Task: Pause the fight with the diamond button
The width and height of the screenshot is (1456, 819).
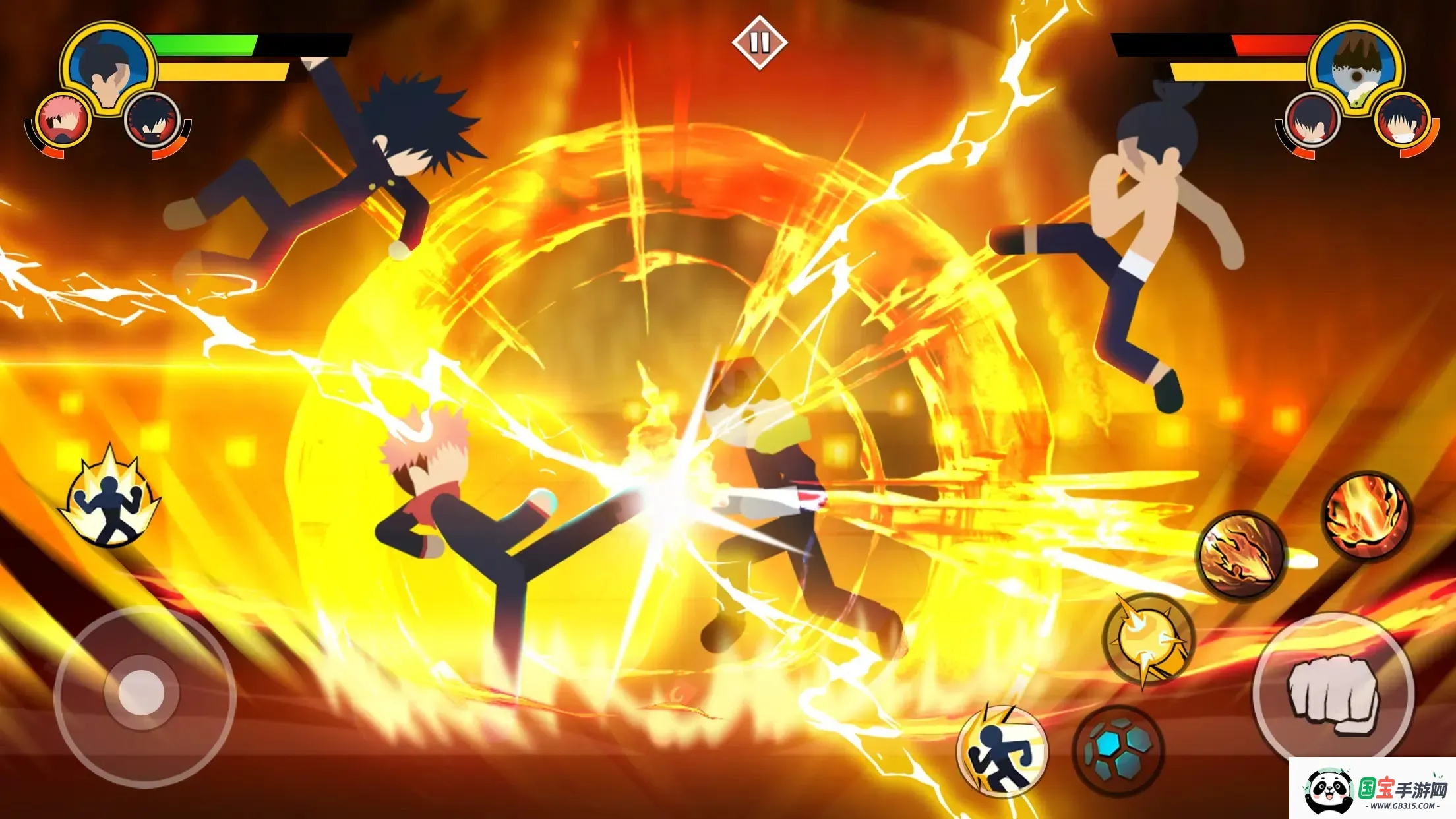Action: click(x=759, y=43)
